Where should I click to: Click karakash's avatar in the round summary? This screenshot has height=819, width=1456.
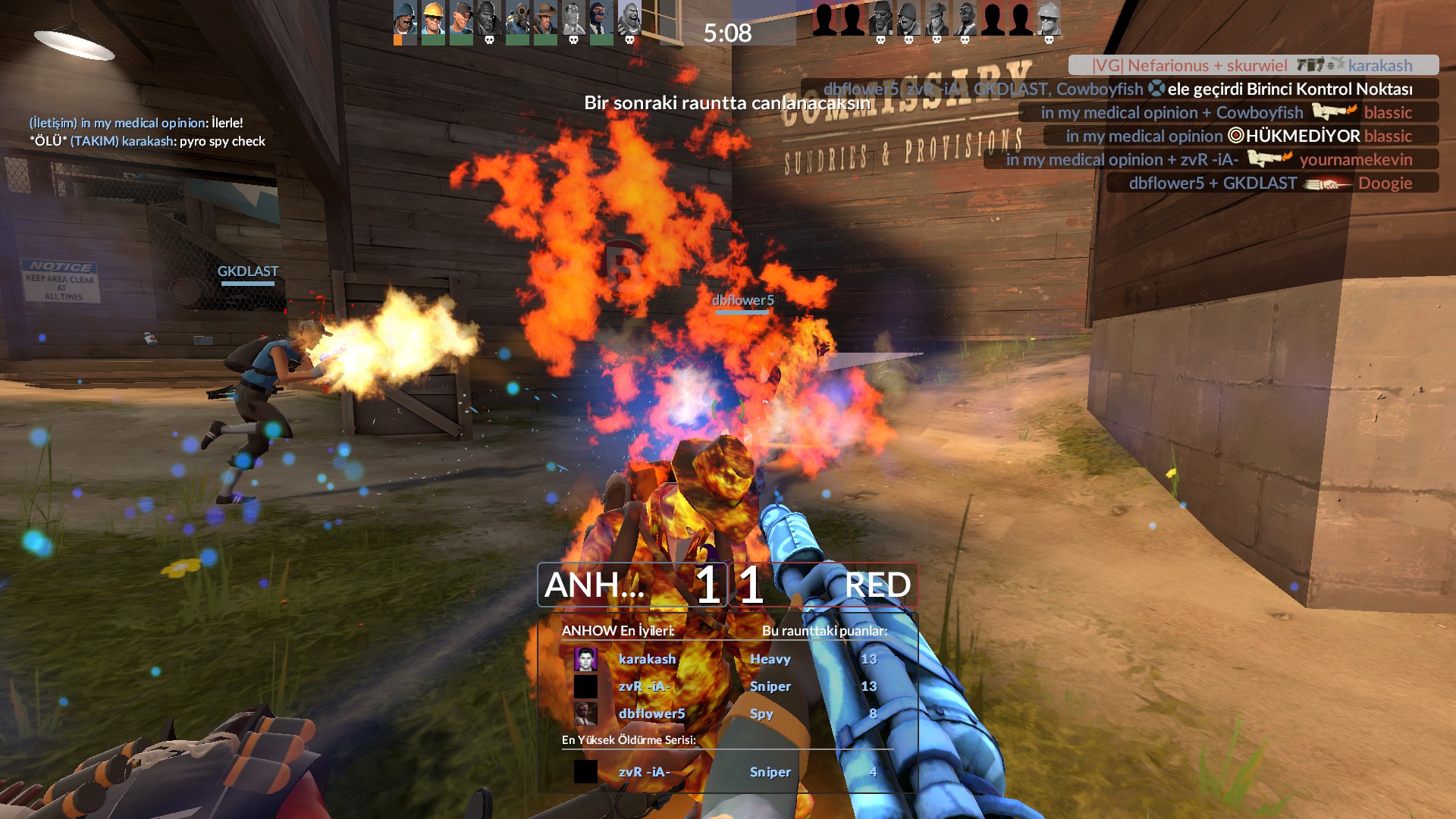coord(585,659)
